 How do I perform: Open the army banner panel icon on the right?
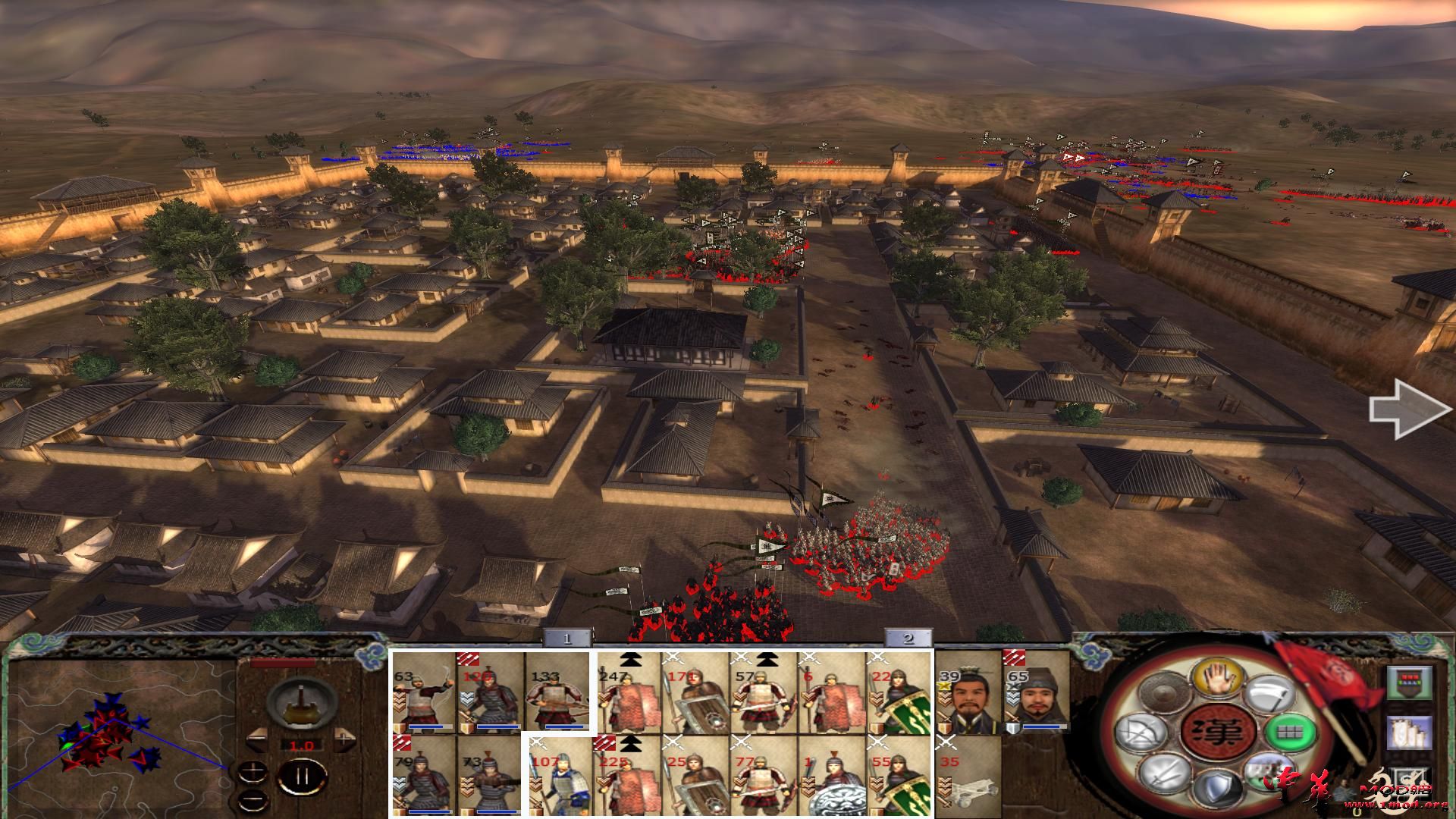(1410, 683)
